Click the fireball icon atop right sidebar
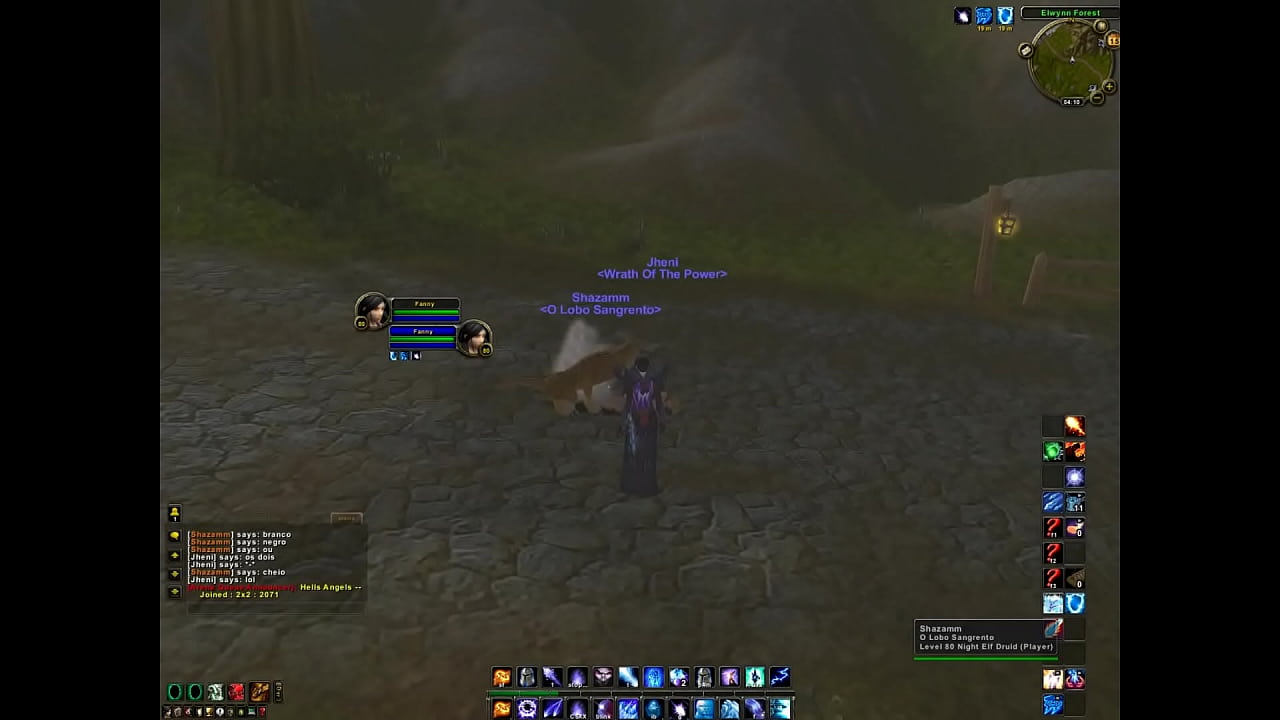This screenshot has height=720, width=1280. click(x=1074, y=427)
